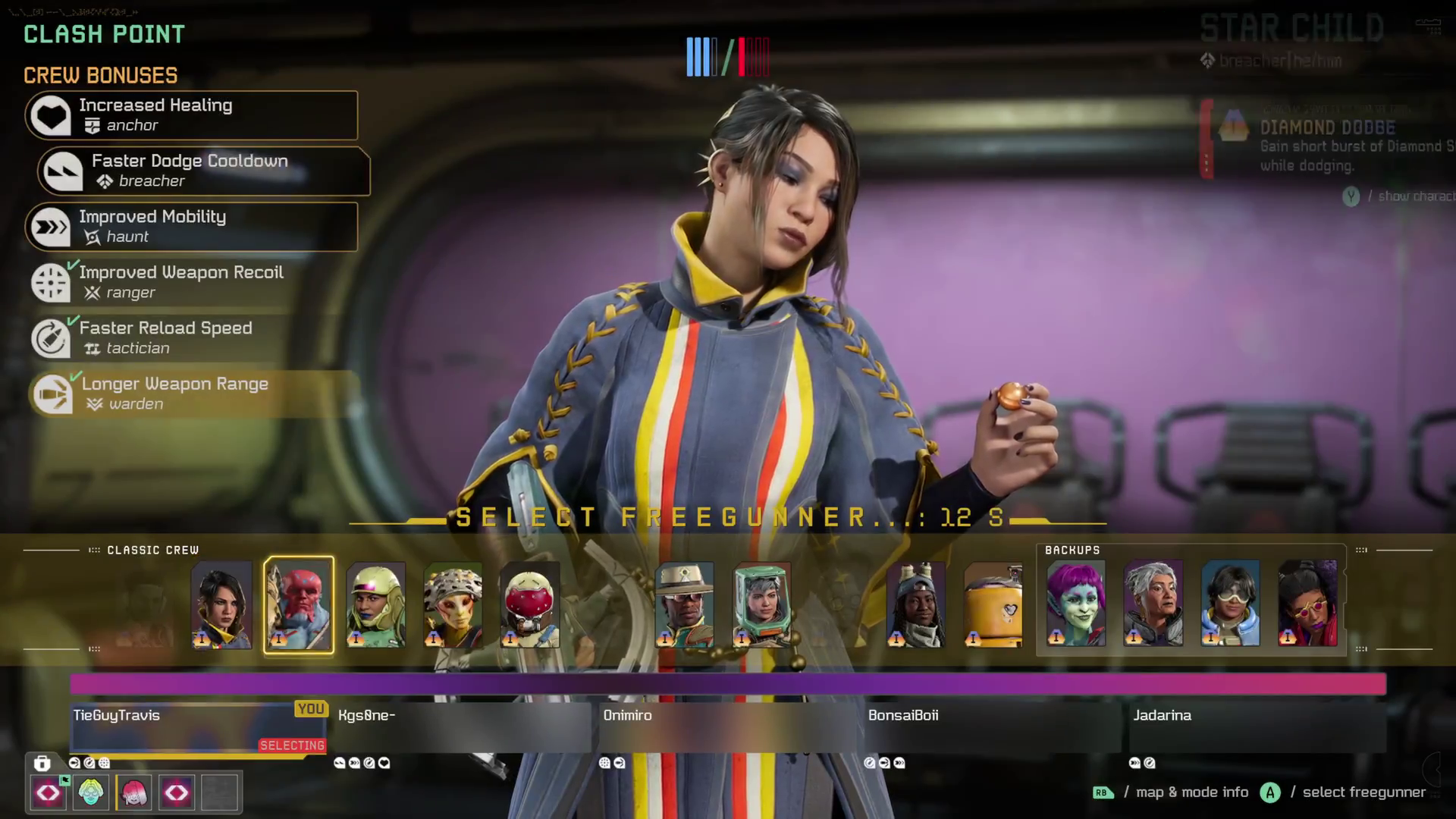Select the yellow robot freegunner portrait
This screenshot has width=1456, height=819.
[x=993, y=605]
